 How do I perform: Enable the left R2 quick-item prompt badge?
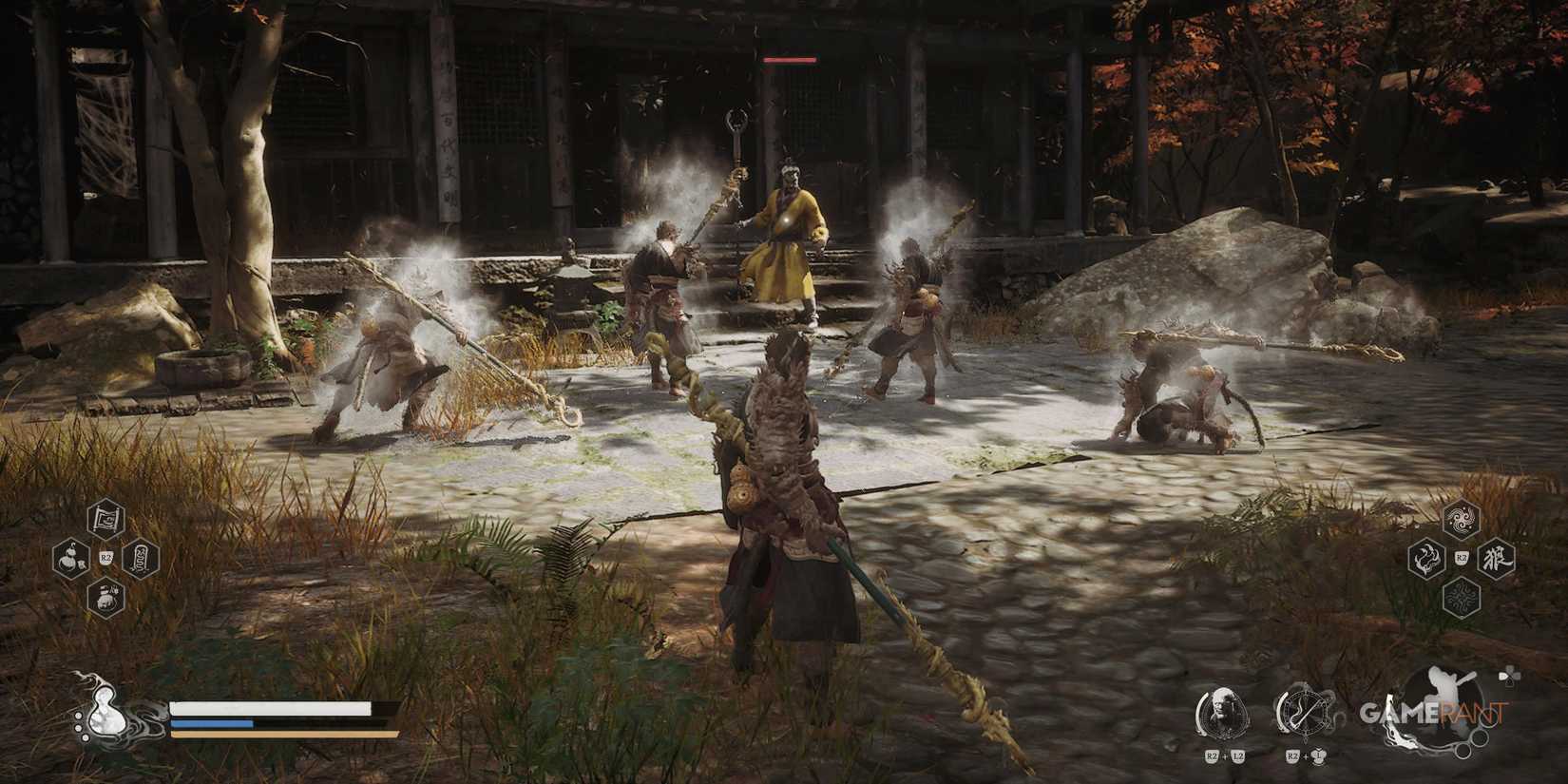pyautogui.click(x=106, y=558)
